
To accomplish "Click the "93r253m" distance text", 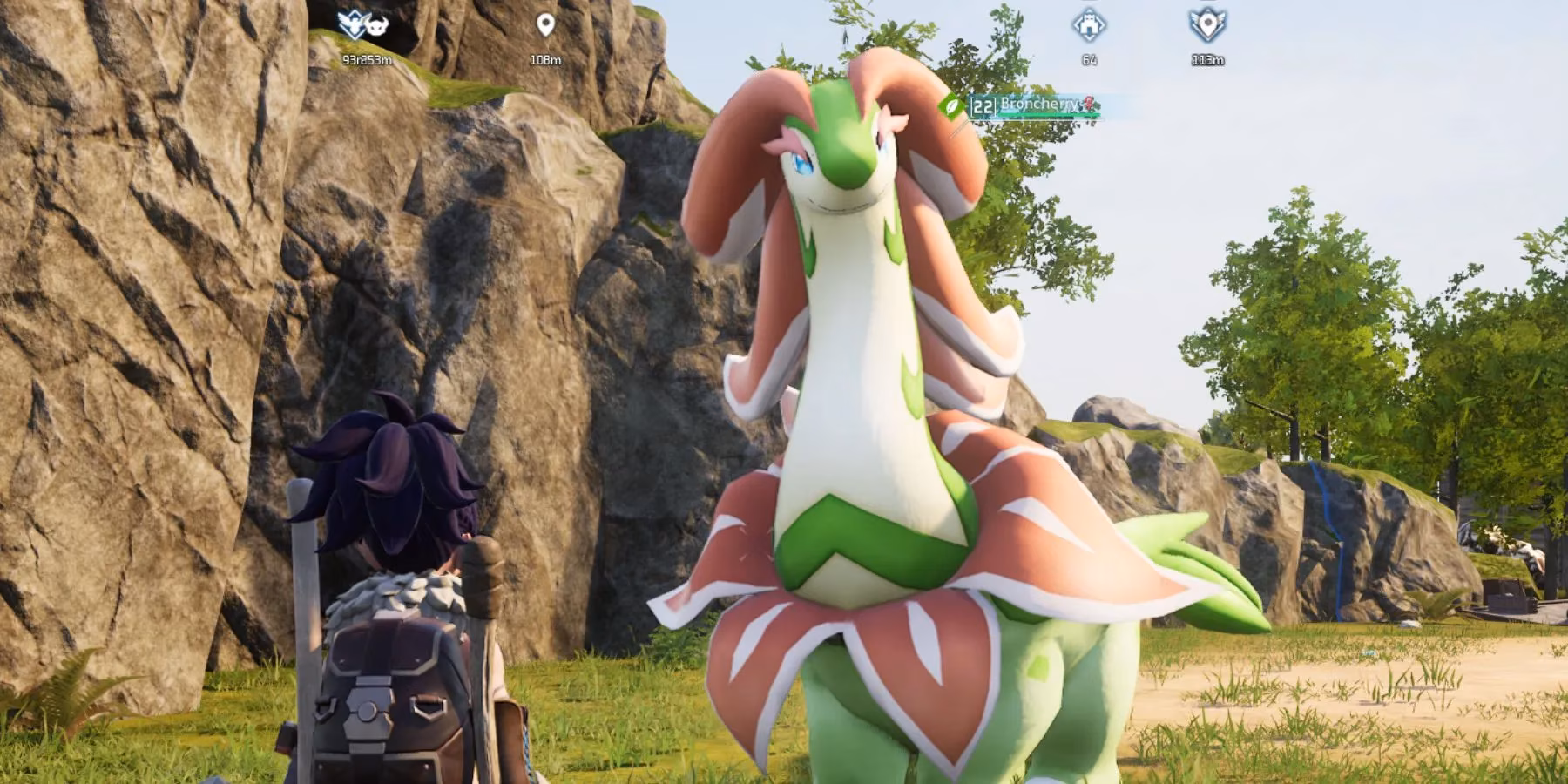I will [366, 62].
